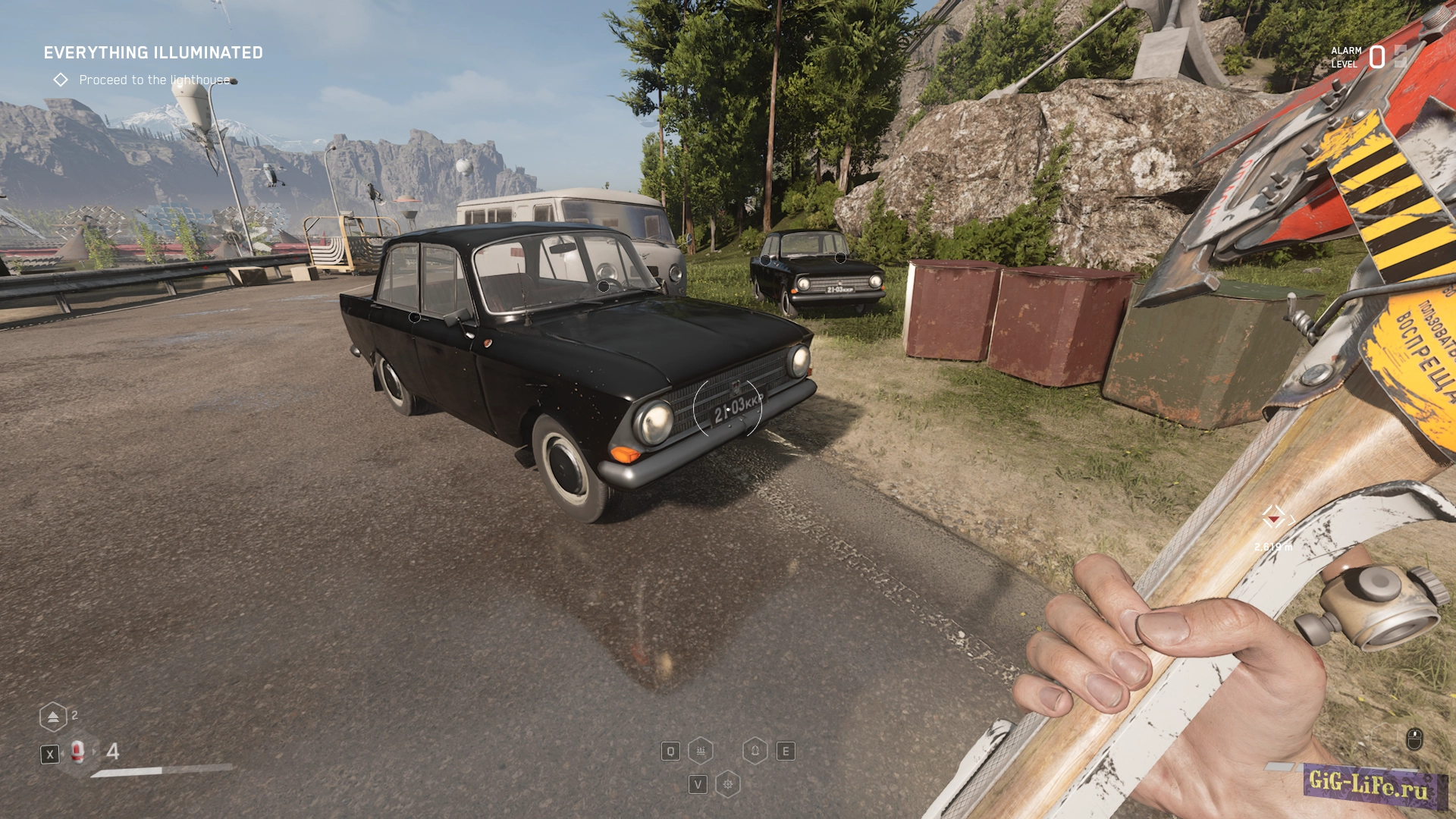
Task: Activate the dome-shaped ability hexagon beside E
Action: (755, 751)
